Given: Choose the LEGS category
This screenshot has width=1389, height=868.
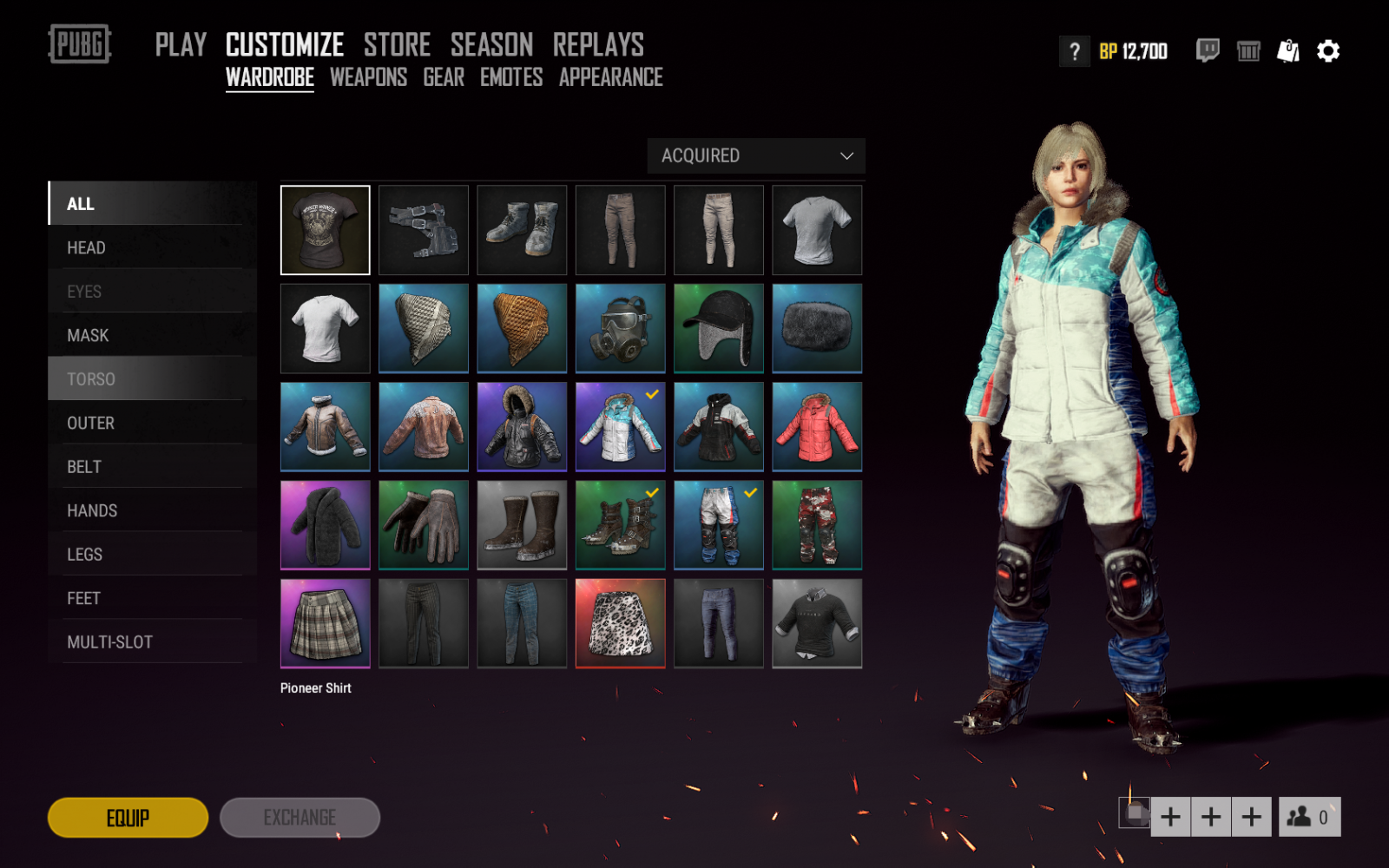Looking at the screenshot, I should (85, 555).
